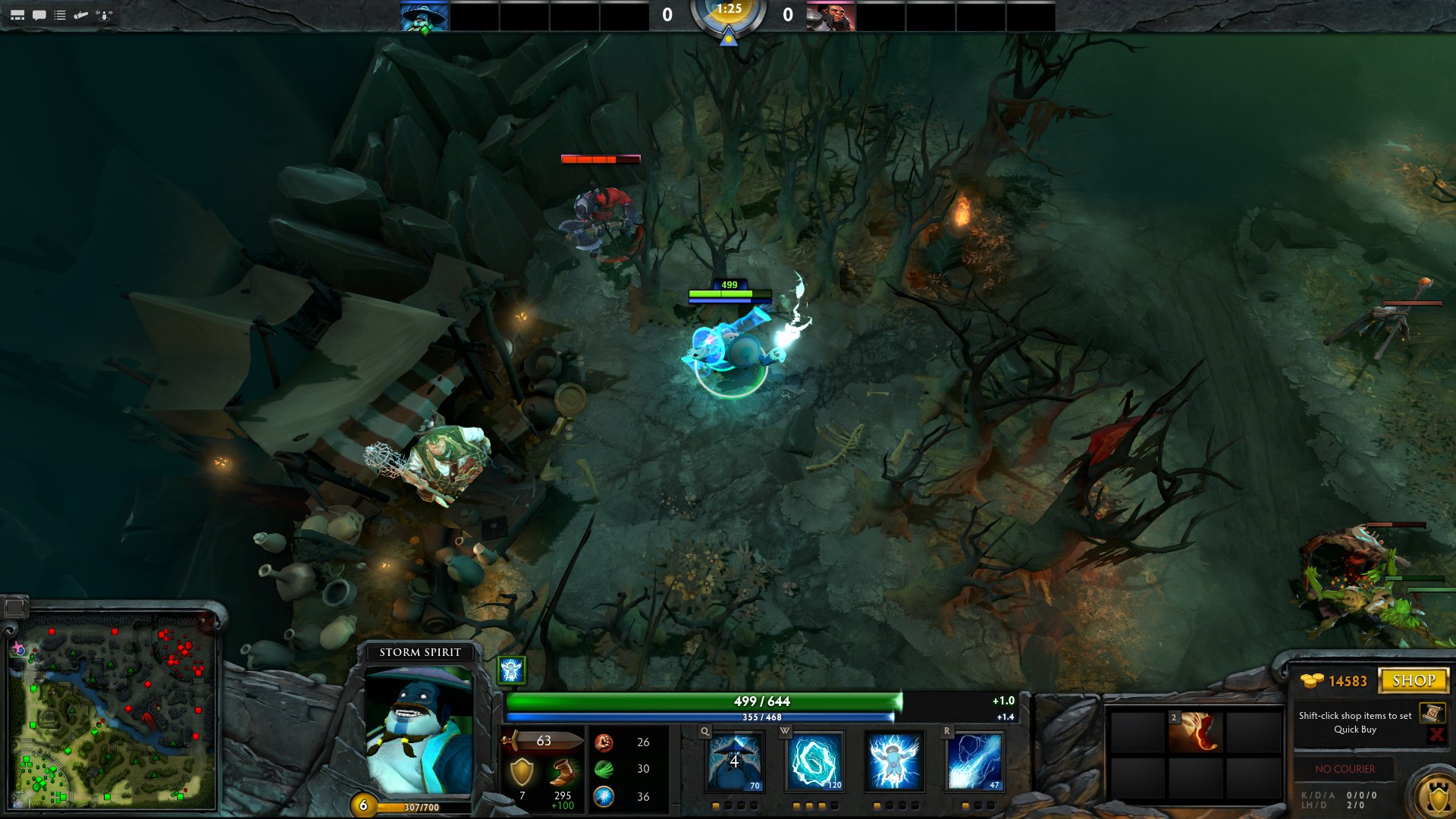Select the Overload passive ability icon
Screen dimensions: 1456x819
coord(894,761)
